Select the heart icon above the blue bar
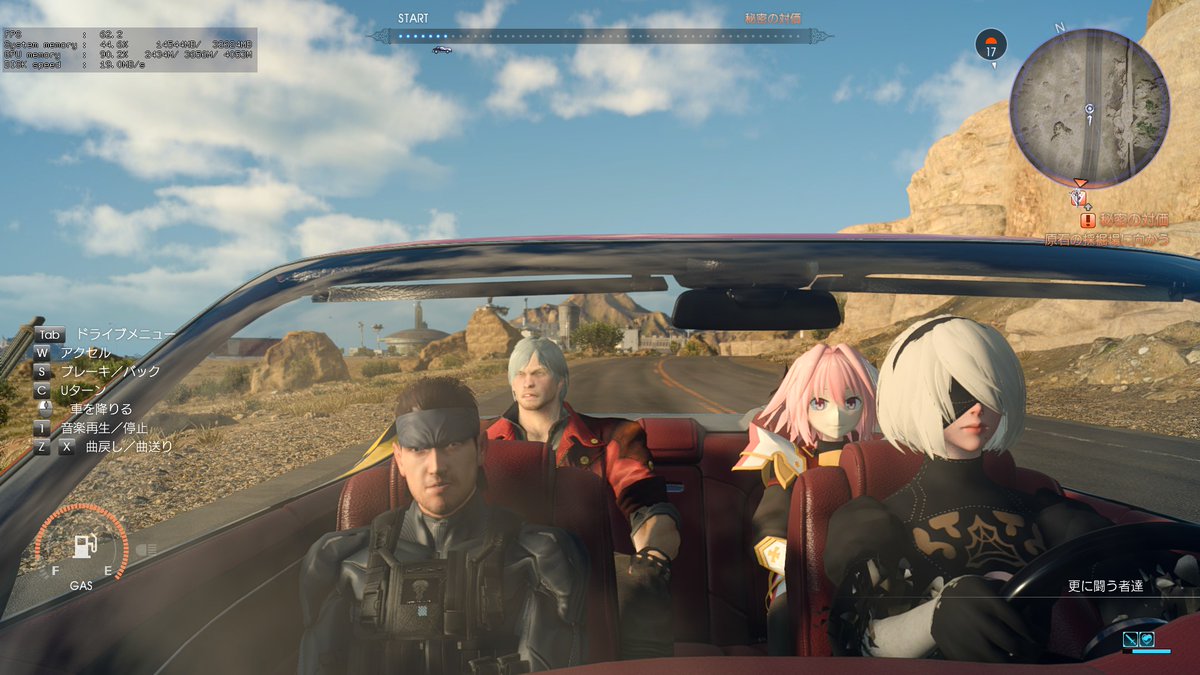This screenshot has width=1200, height=675. 1147,638
